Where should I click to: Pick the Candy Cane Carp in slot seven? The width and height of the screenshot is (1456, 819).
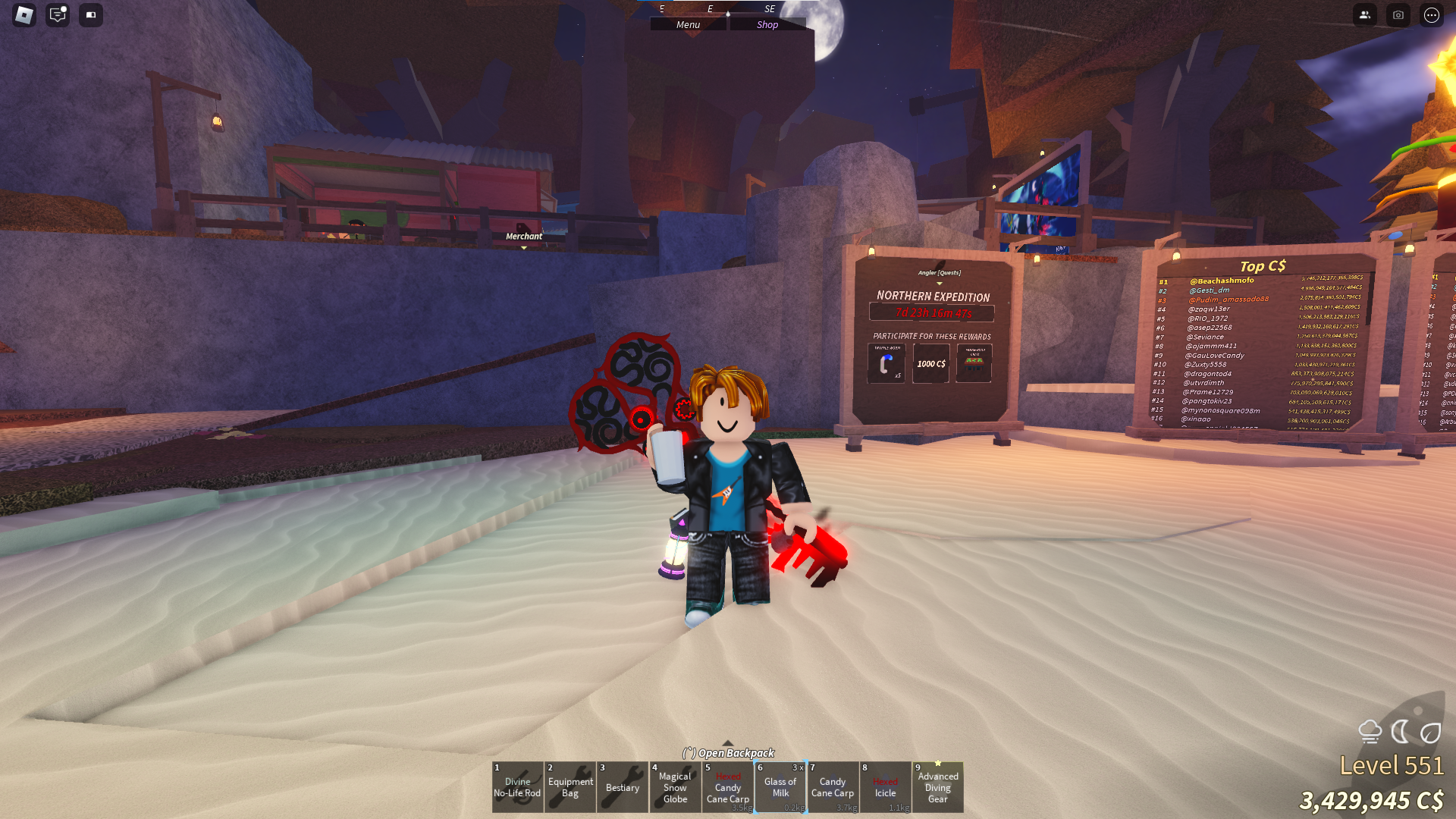pyautogui.click(x=833, y=787)
